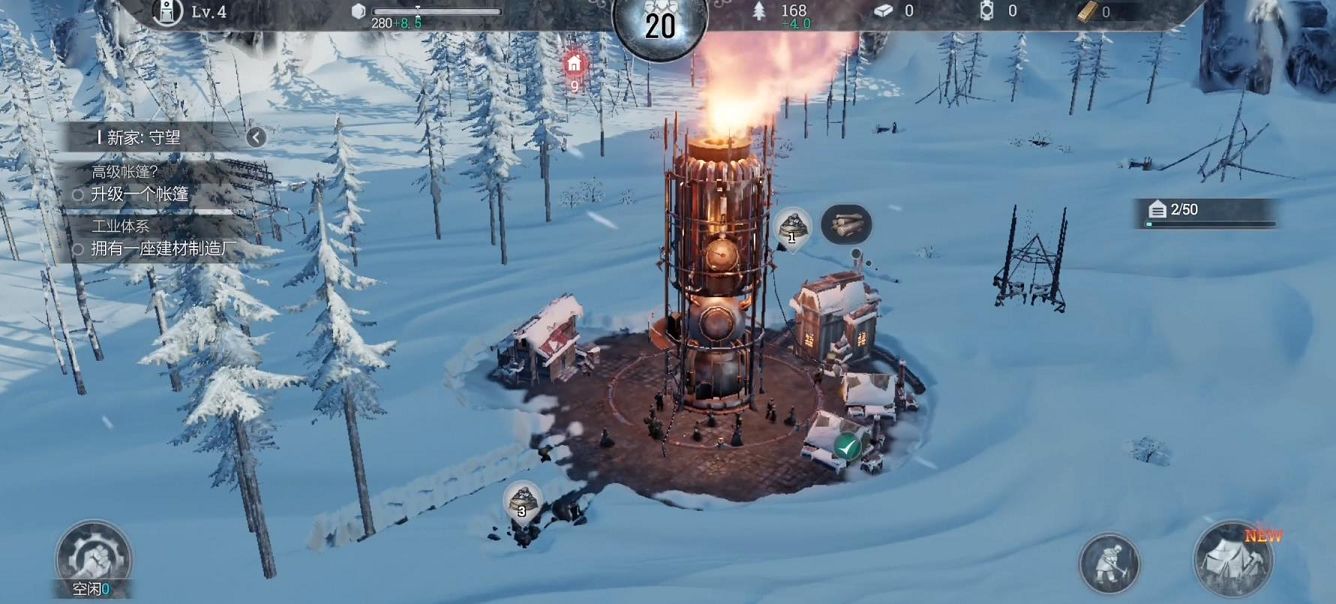Screen dimensions: 1336x604
Task: Select the 升级一个帐篷 objective
Action: [139, 194]
